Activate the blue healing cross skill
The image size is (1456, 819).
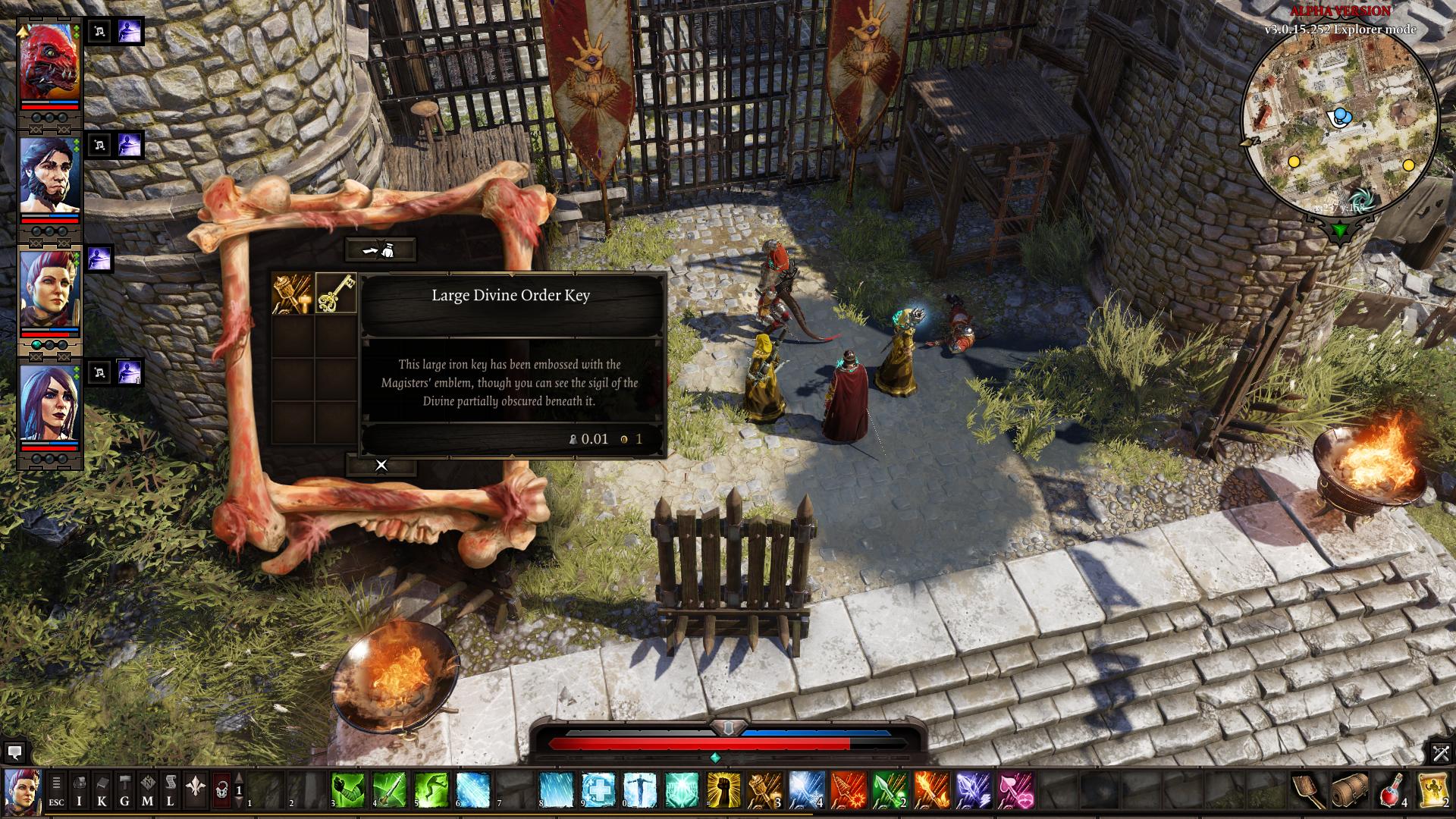(598, 791)
